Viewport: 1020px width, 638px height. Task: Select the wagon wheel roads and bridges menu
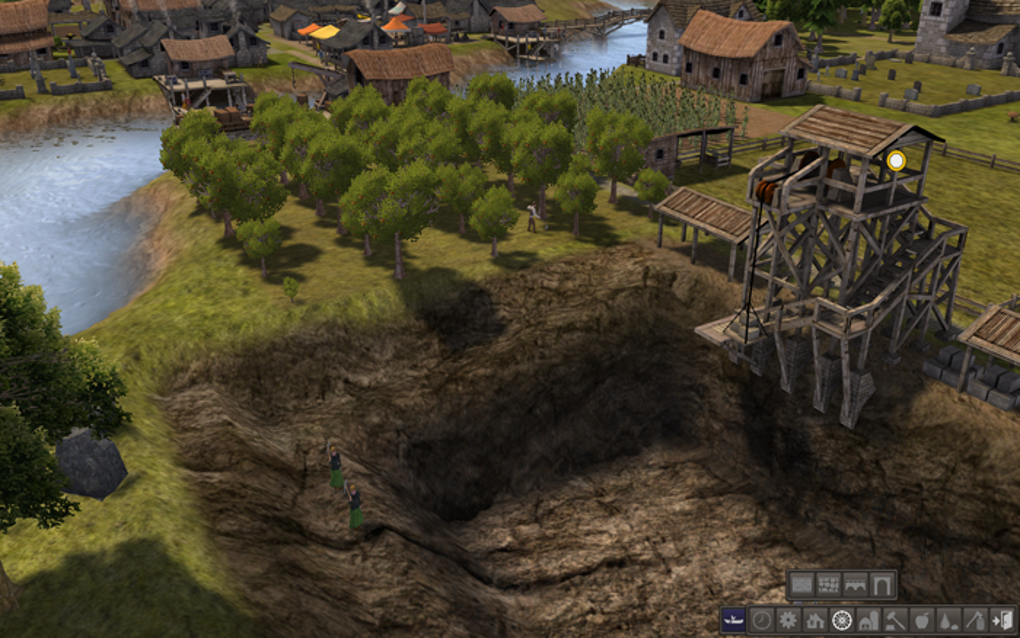point(842,620)
